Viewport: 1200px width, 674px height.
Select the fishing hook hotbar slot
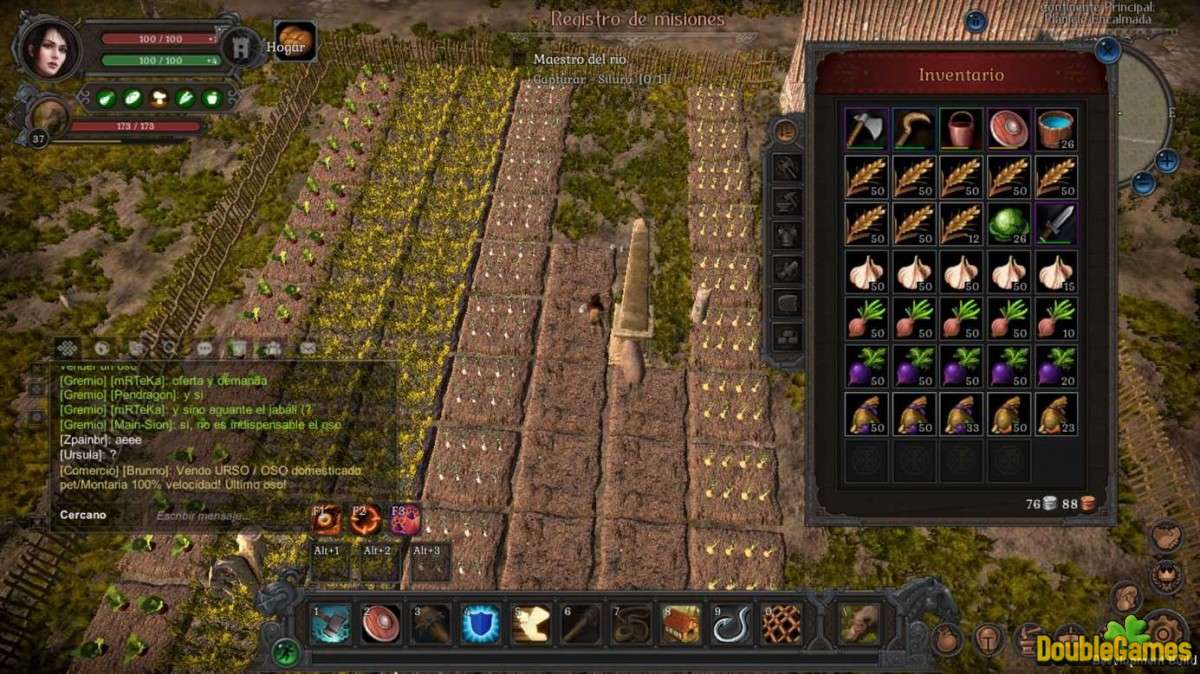731,623
